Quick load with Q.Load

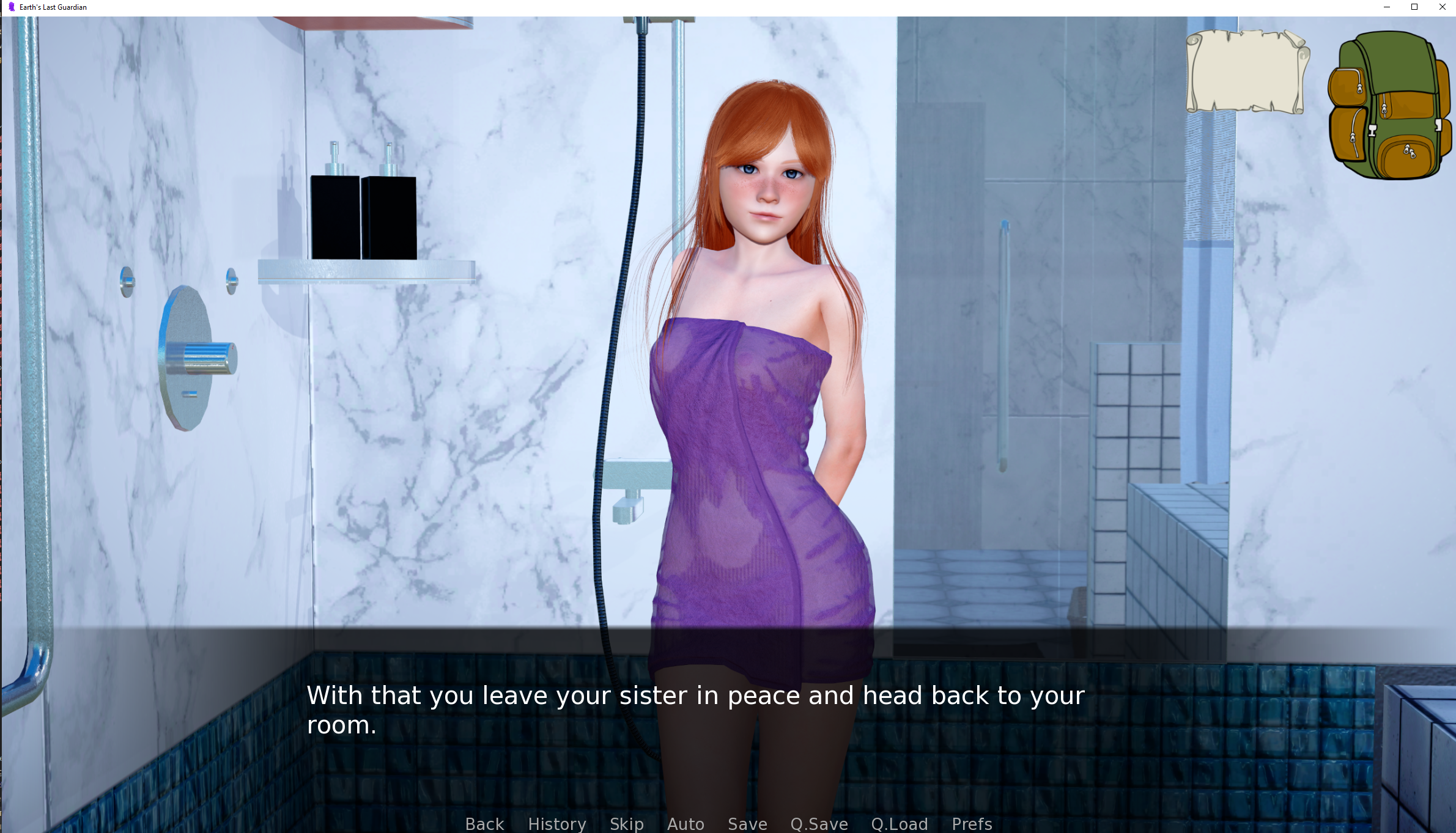(900, 823)
